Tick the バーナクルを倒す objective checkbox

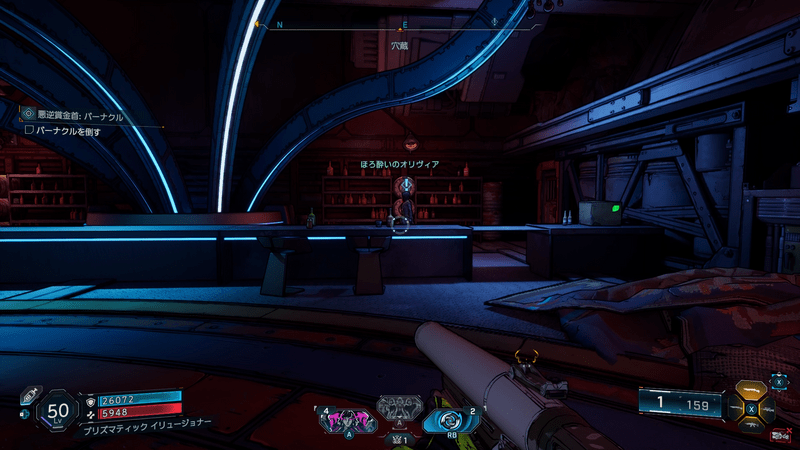click(29, 130)
